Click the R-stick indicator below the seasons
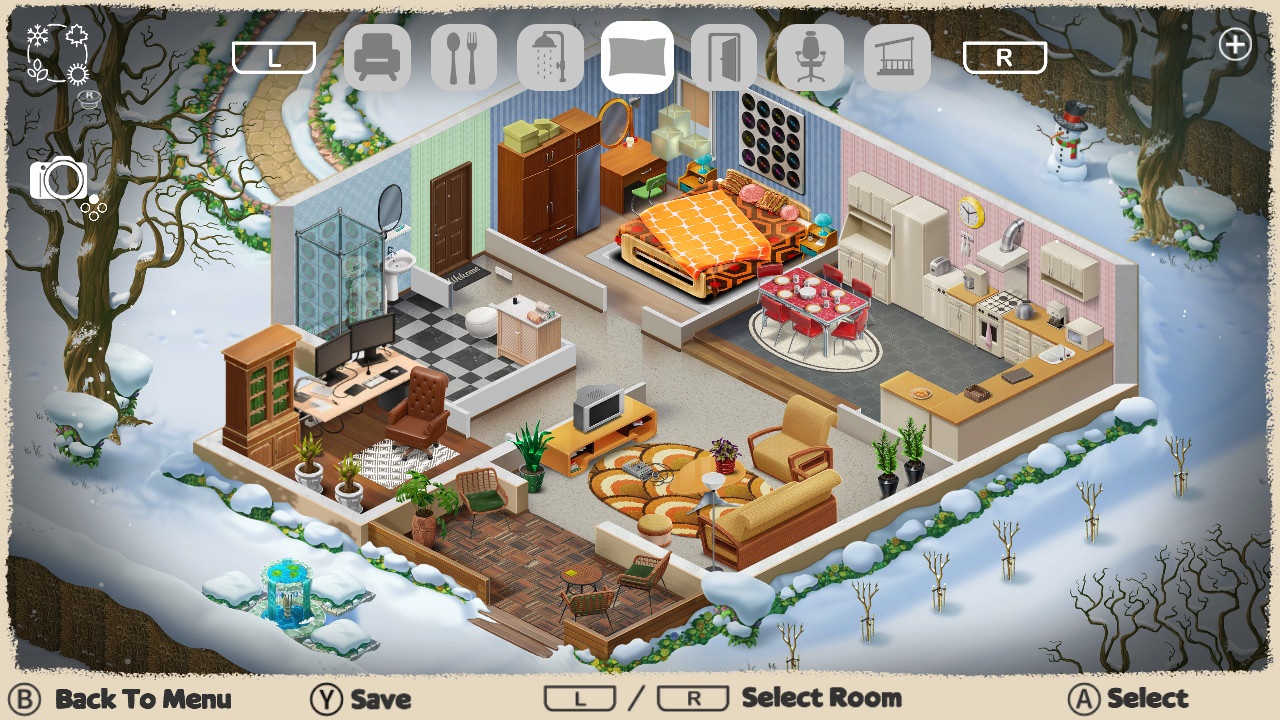The height and width of the screenshot is (720, 1280). point(88,97)
